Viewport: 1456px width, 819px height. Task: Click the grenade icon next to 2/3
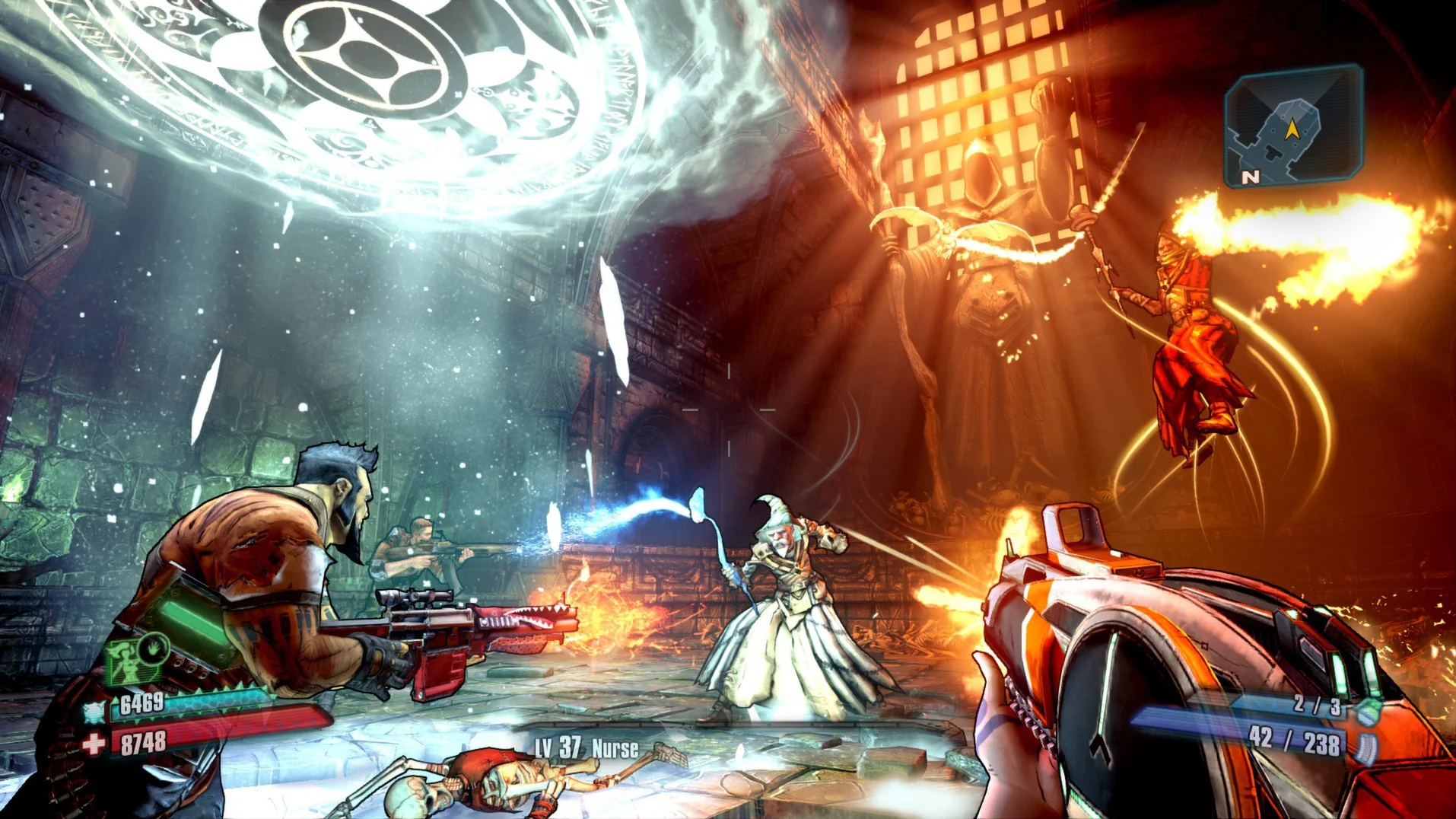[1367, 713]
